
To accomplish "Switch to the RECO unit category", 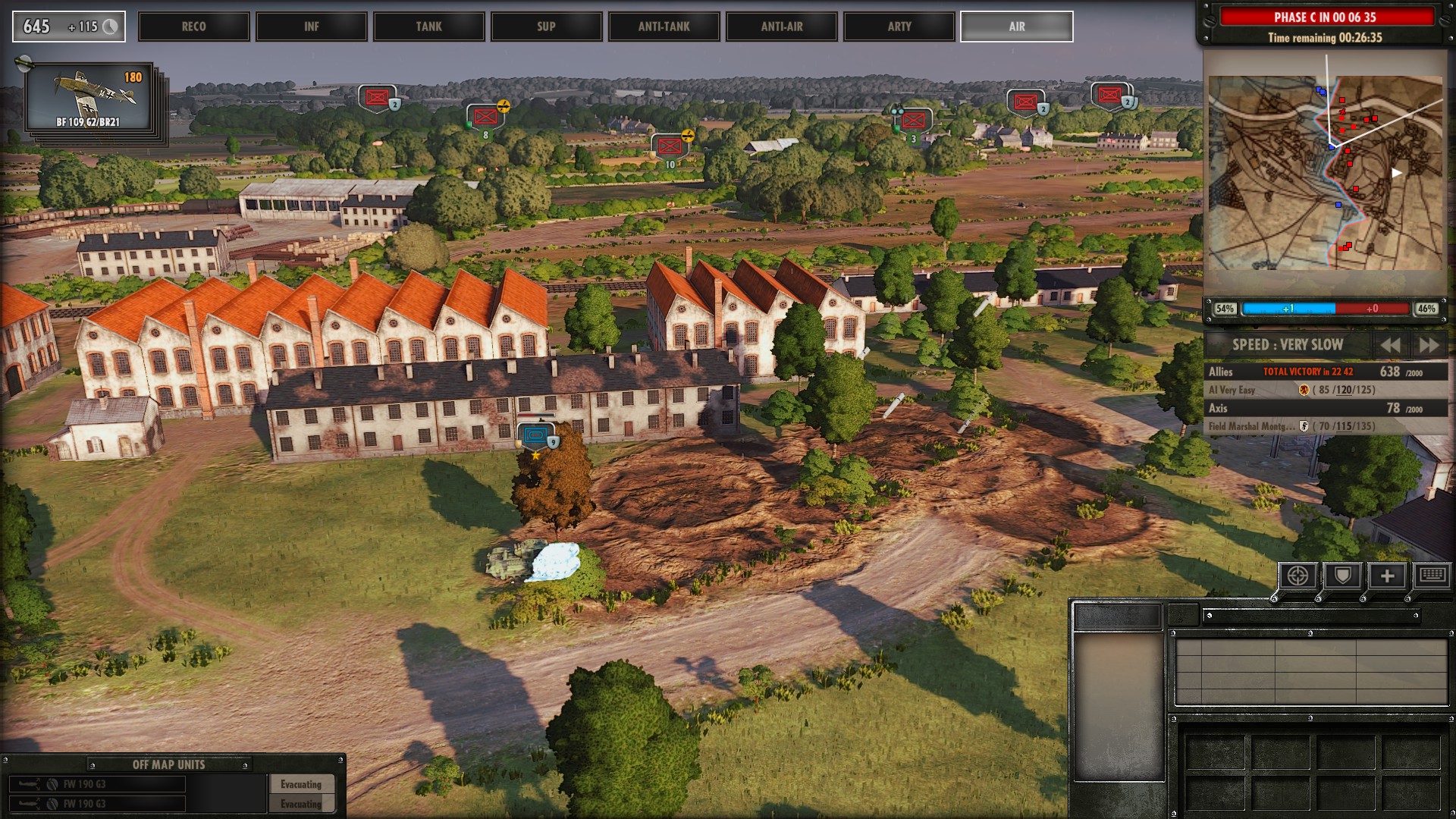I will point(193,27).
